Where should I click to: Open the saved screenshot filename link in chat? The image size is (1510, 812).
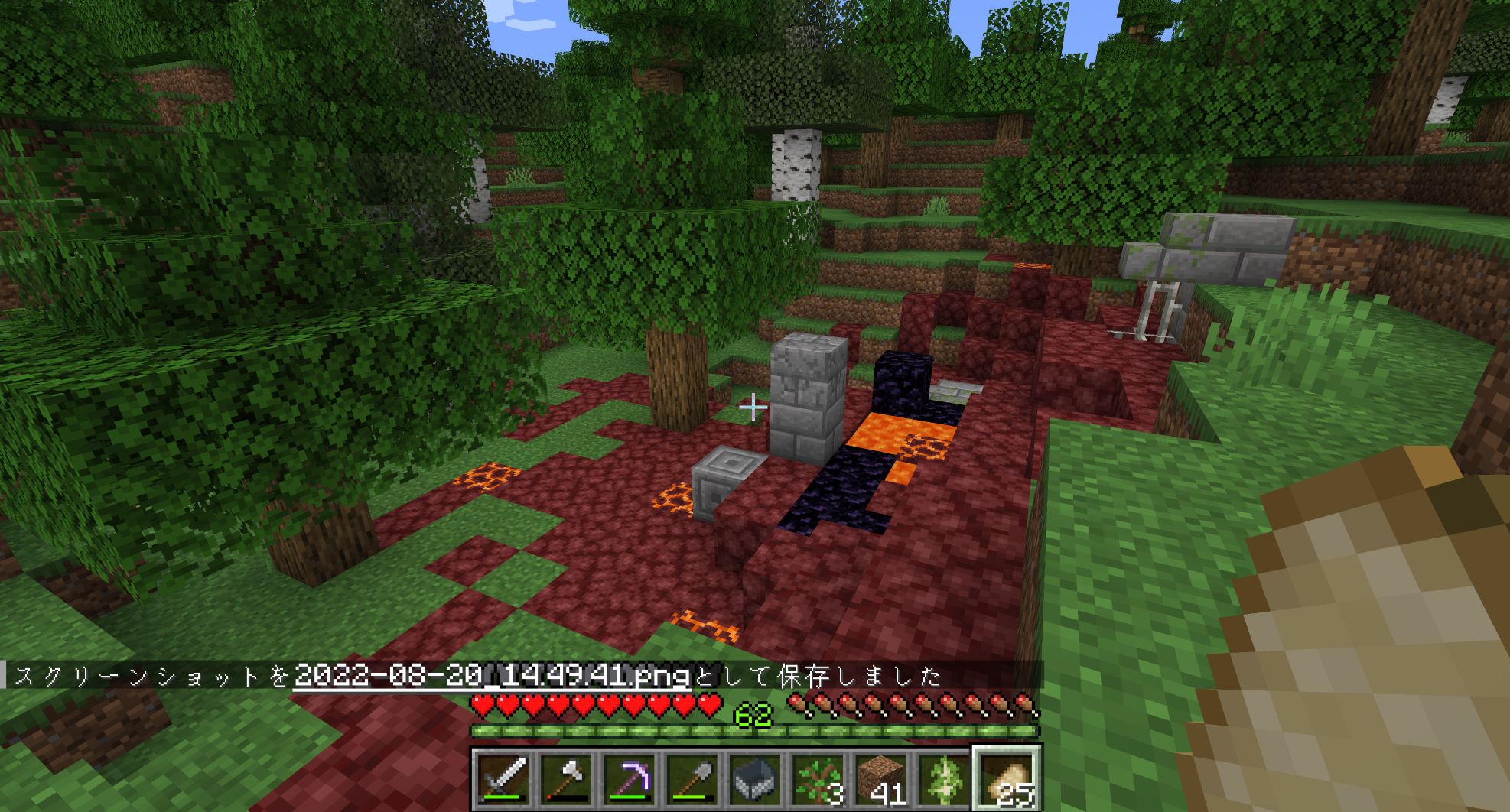[492, 676]
